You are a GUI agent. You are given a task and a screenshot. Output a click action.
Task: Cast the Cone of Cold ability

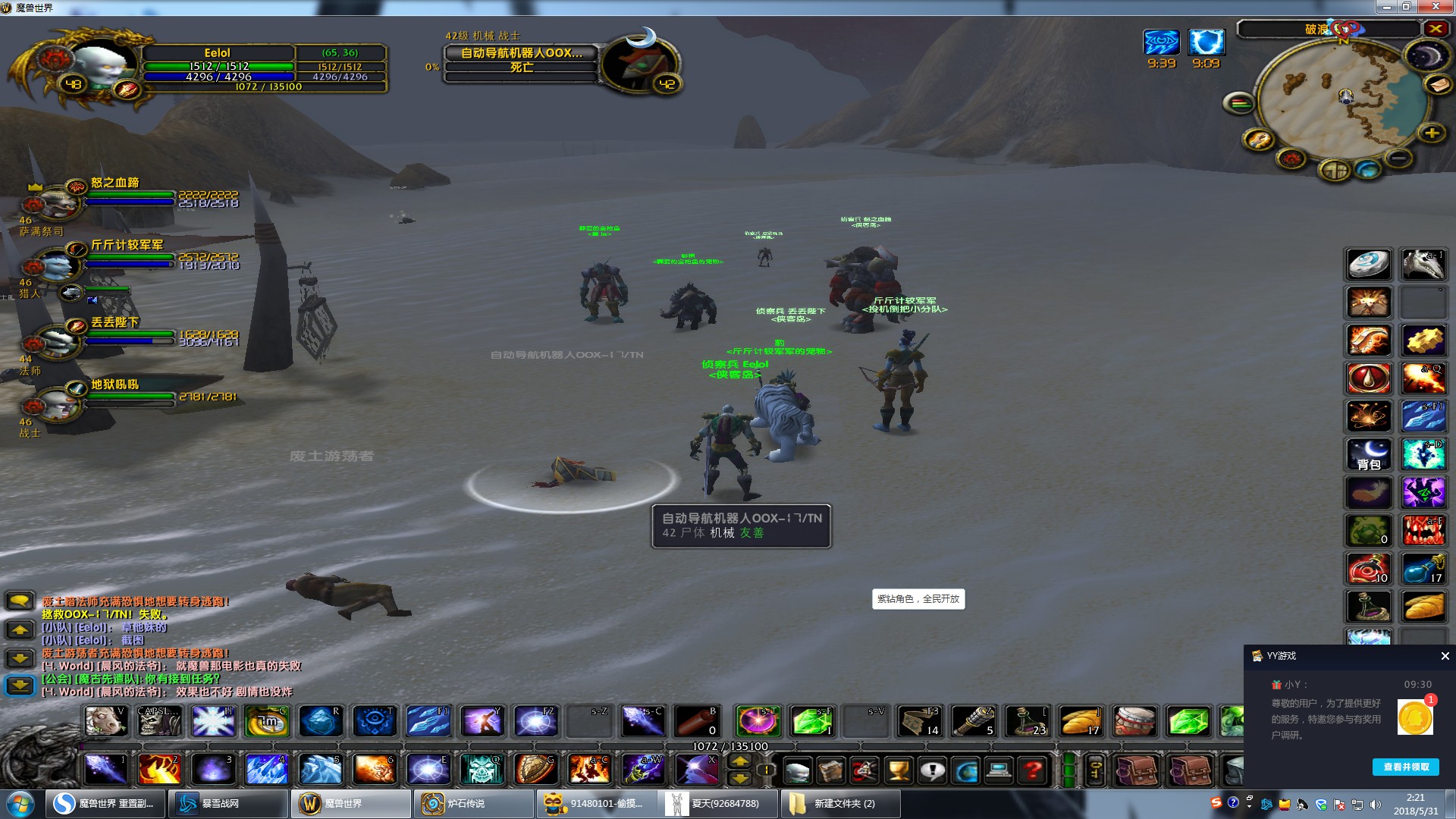click(267, 770)
